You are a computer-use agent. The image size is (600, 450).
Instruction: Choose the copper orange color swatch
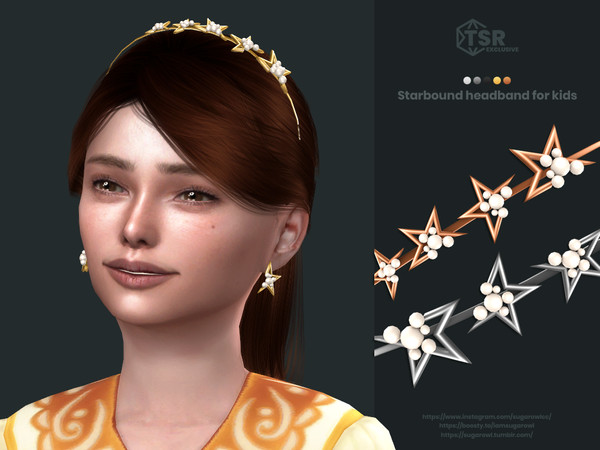507,80
